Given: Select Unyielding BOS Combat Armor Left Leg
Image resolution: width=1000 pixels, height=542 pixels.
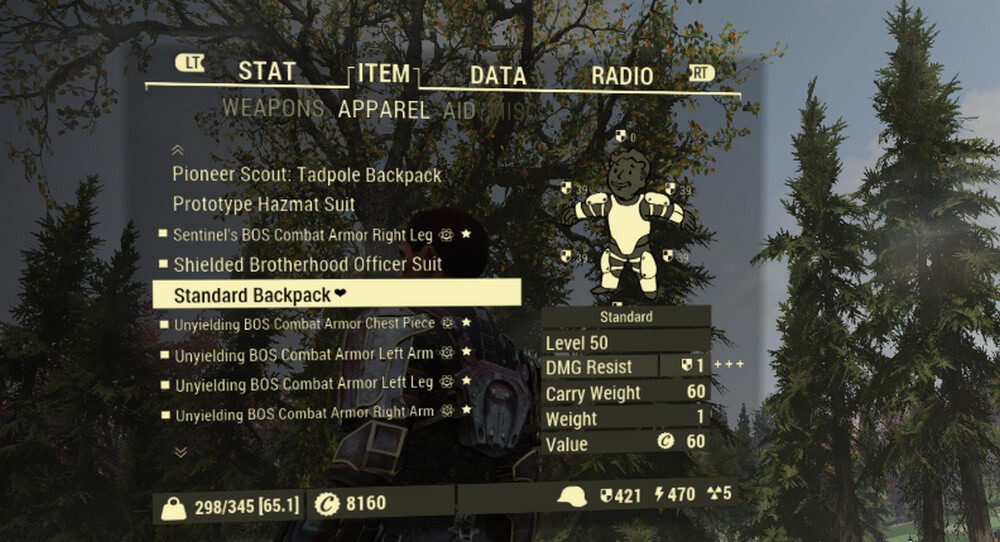Looking at the screenshot, I should 304,383.
